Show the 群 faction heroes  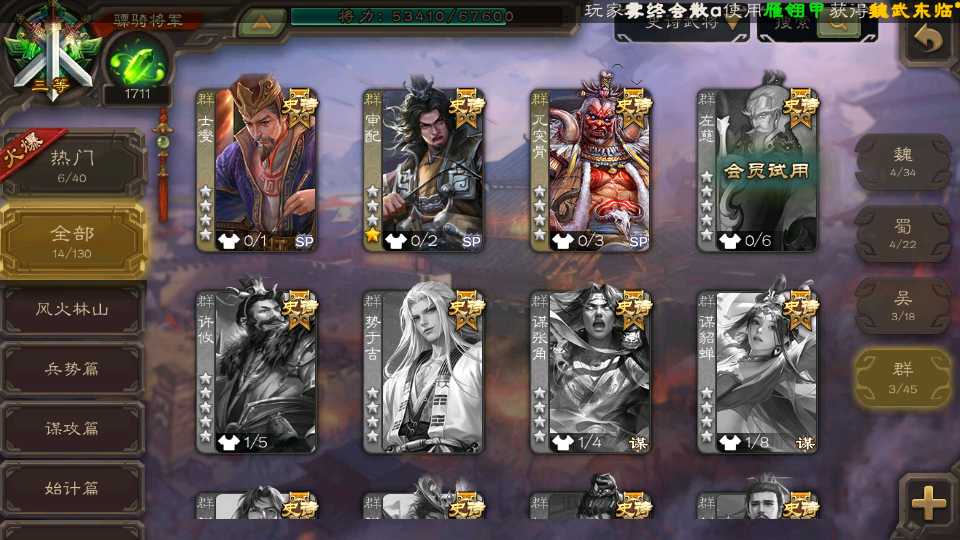coord(902,378)
